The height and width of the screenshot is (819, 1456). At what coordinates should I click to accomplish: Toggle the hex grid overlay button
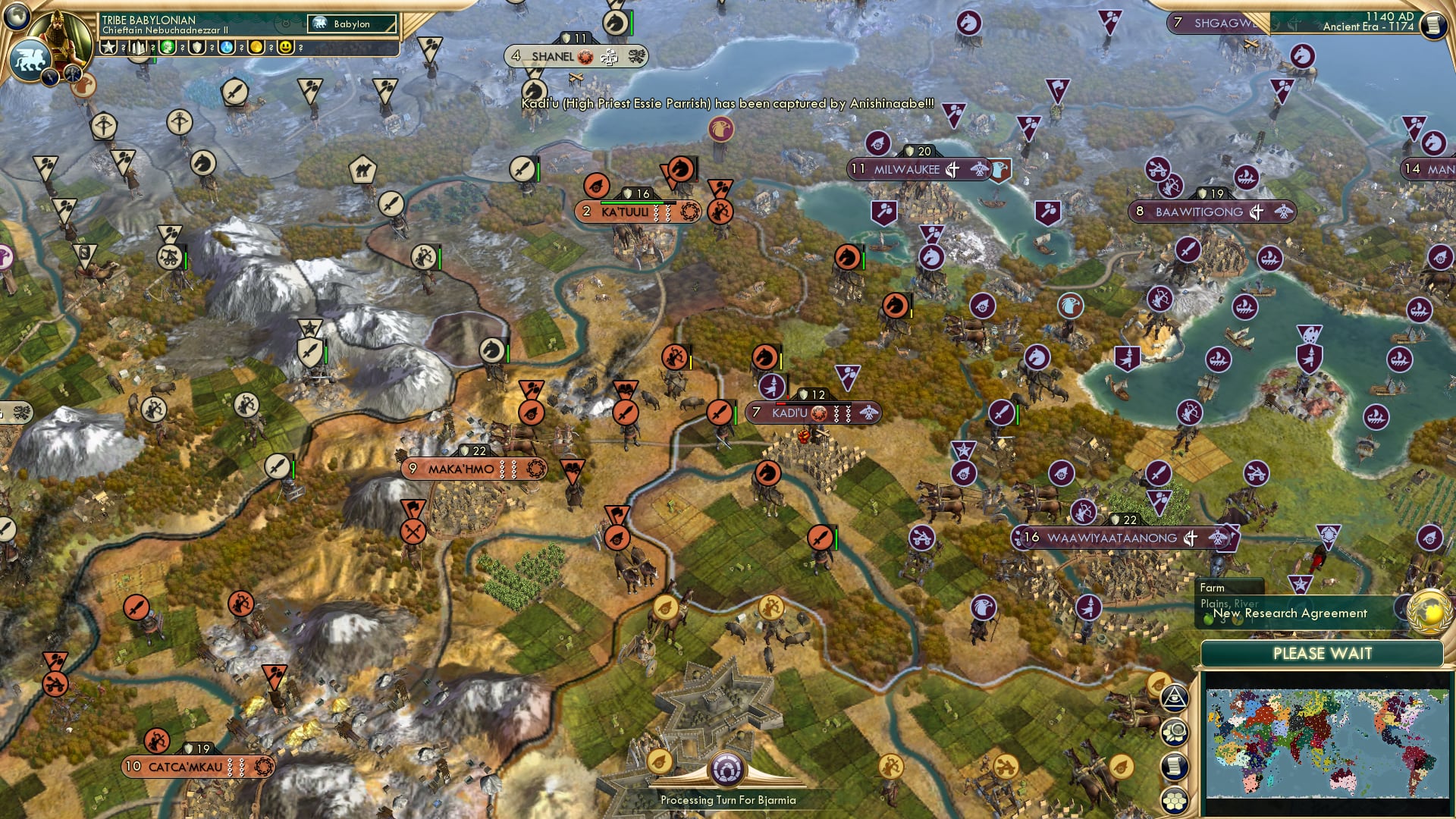(x=1174, y=798)
